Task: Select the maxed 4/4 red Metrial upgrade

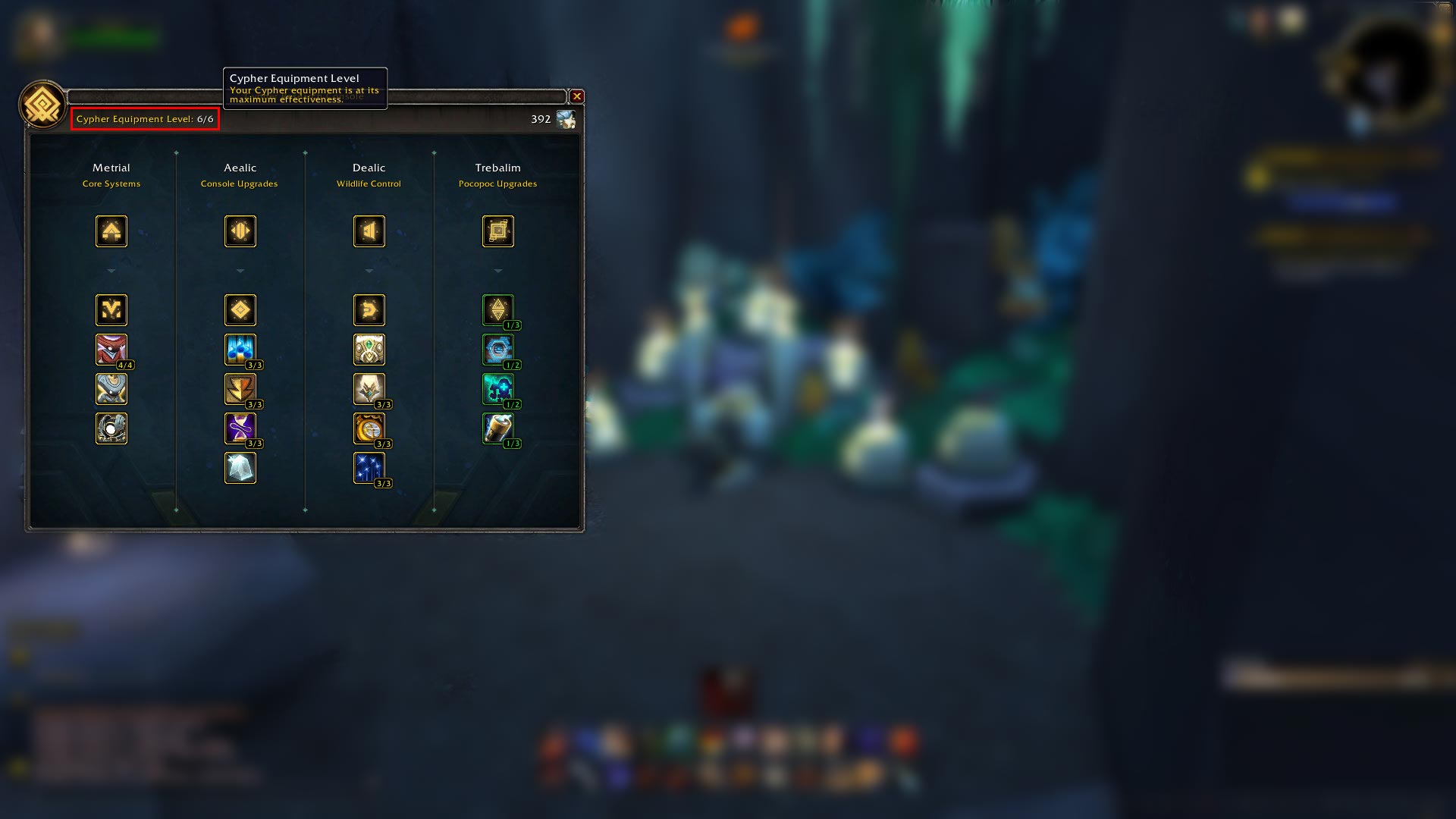Action: click(111, 350)
